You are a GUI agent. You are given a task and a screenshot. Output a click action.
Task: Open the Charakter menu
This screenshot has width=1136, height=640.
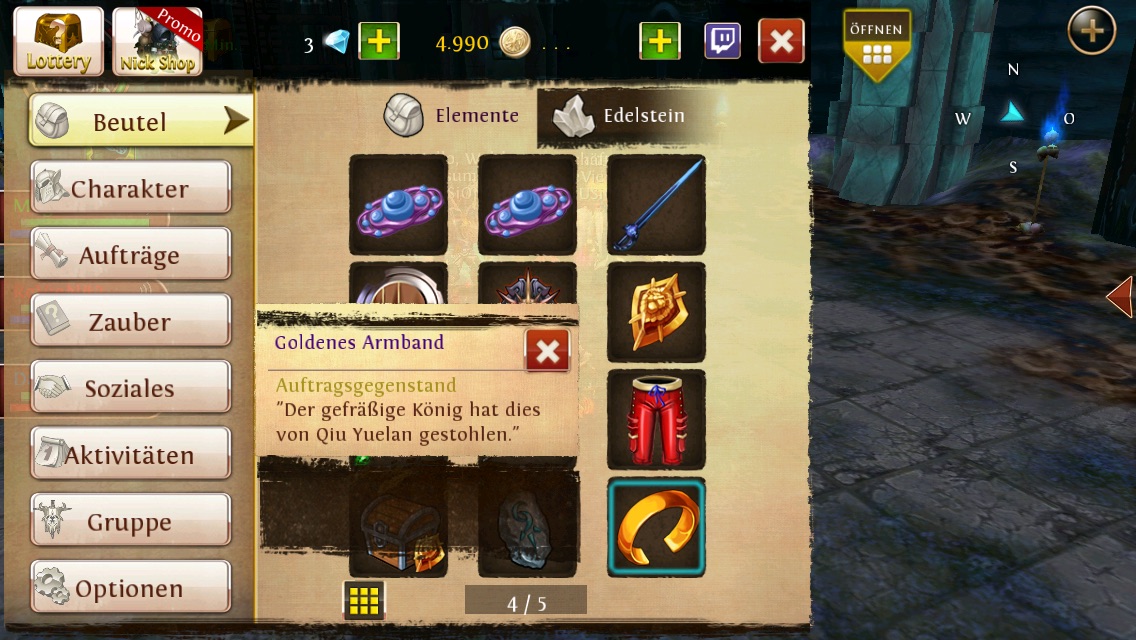(130, 189)
